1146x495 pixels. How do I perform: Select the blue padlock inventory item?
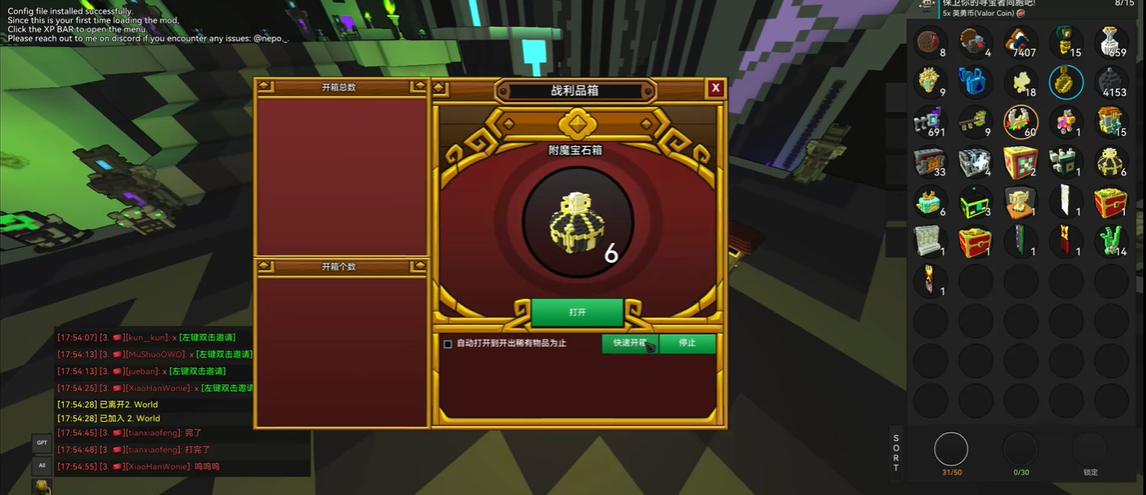(x=973, y=82)
